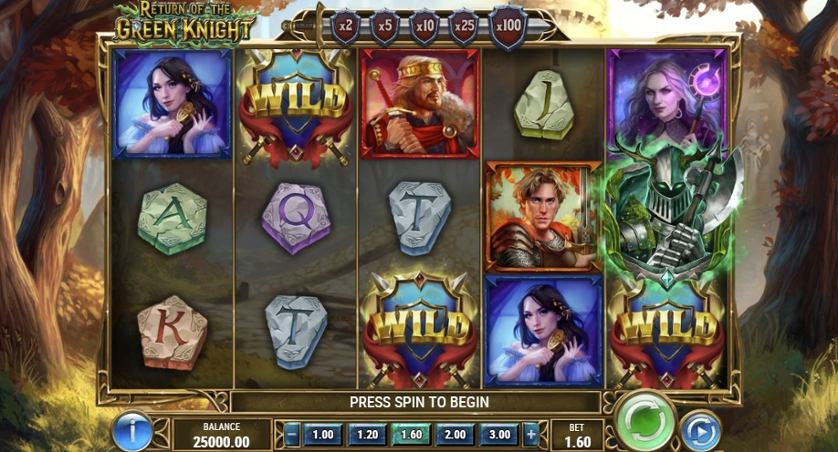The width and height of the screenshot is (838, 452).
Task: Switch the bet to 3.00
Action: tap(499, 435)
